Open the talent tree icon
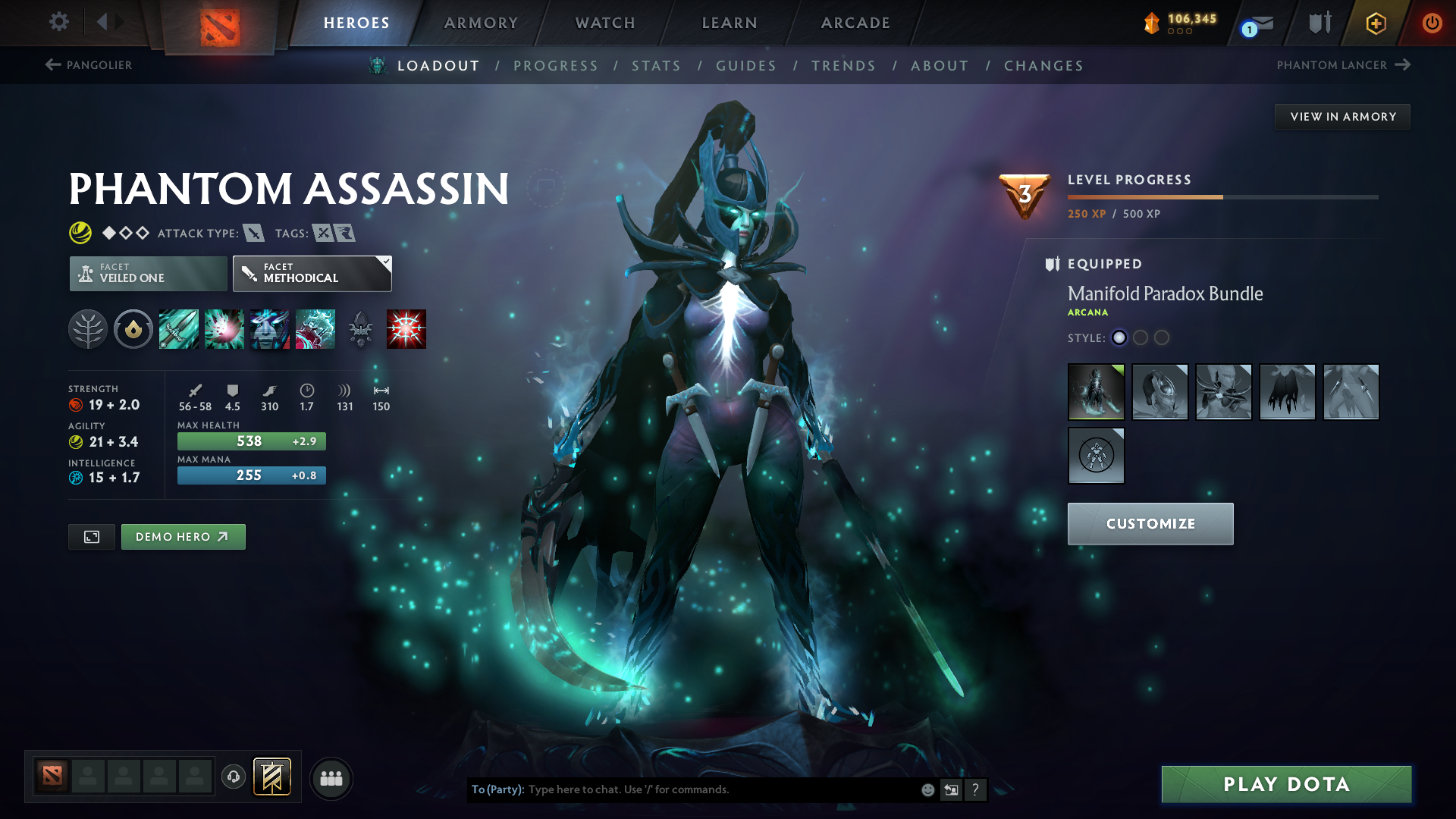 [x=88, y=328]
